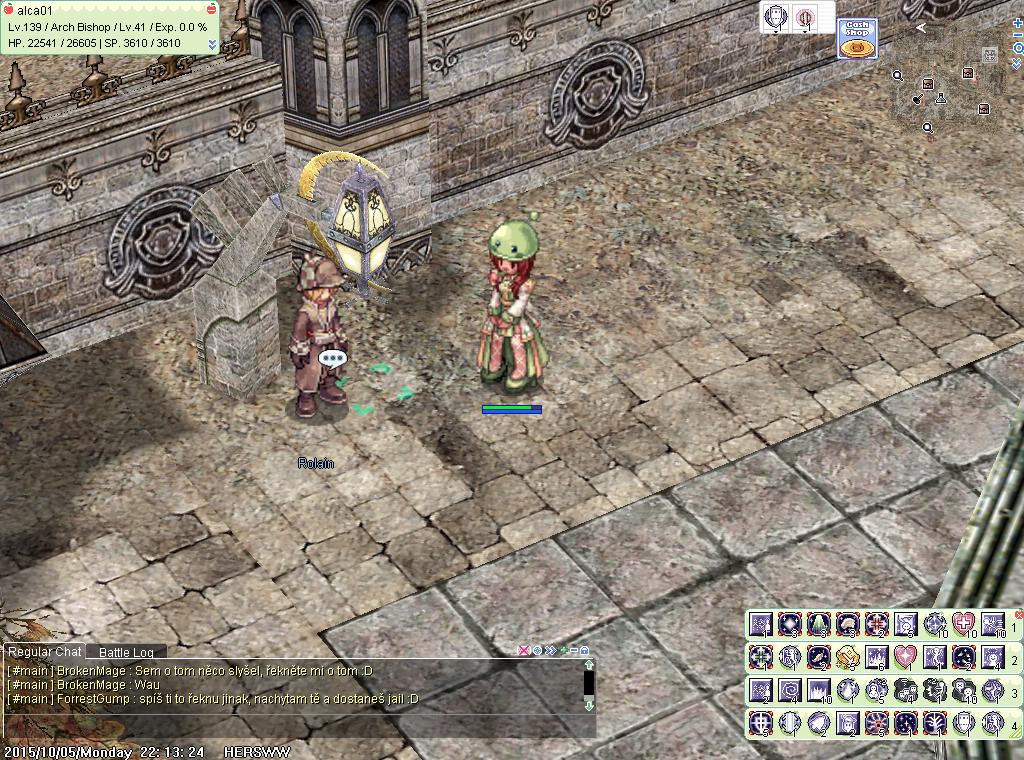This screenshot has height=760, width=1024.
Task: Select the Regular Chat tab
Action: tap(45, 652)
